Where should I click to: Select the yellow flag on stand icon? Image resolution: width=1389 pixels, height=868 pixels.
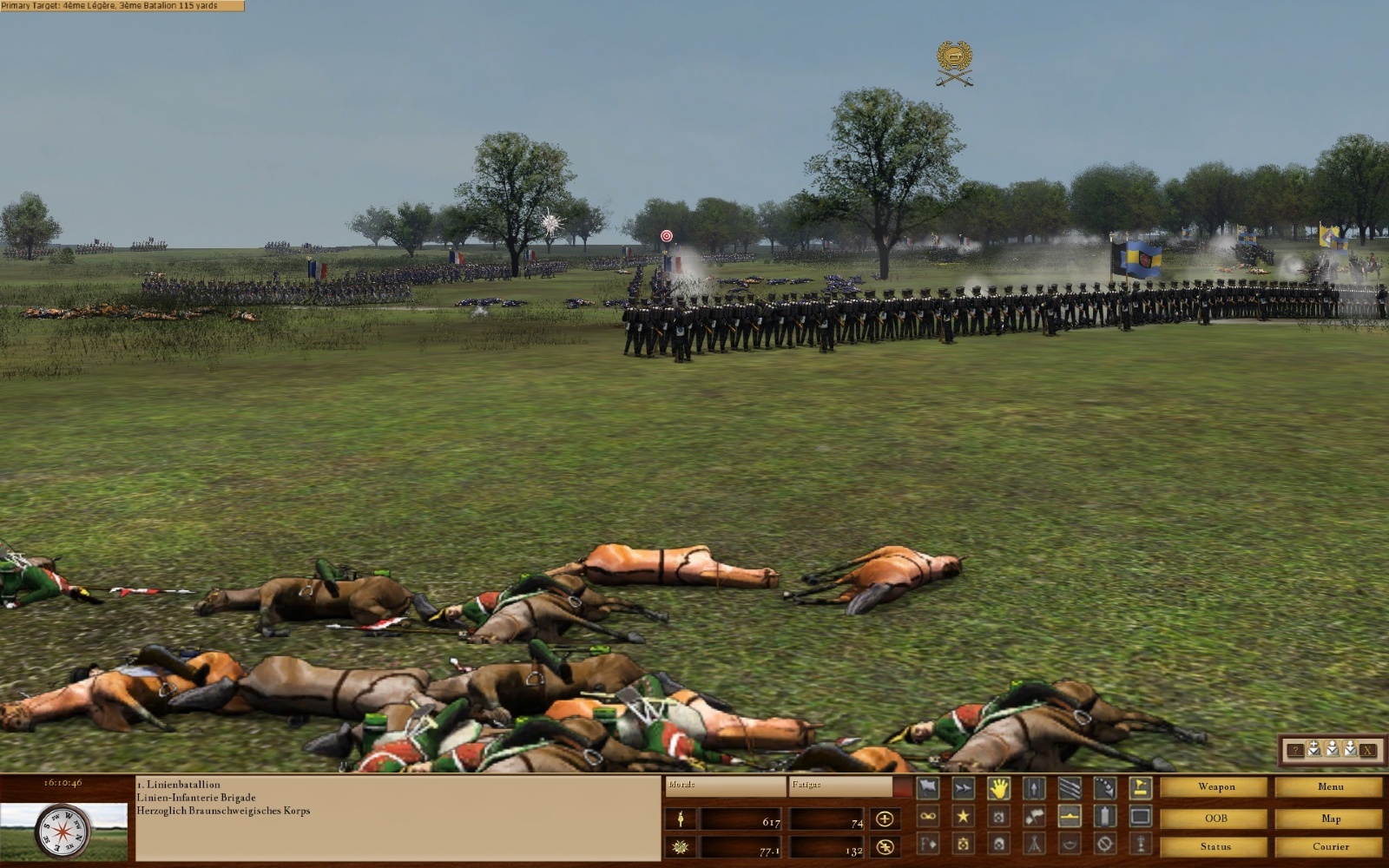(1140, 788)
